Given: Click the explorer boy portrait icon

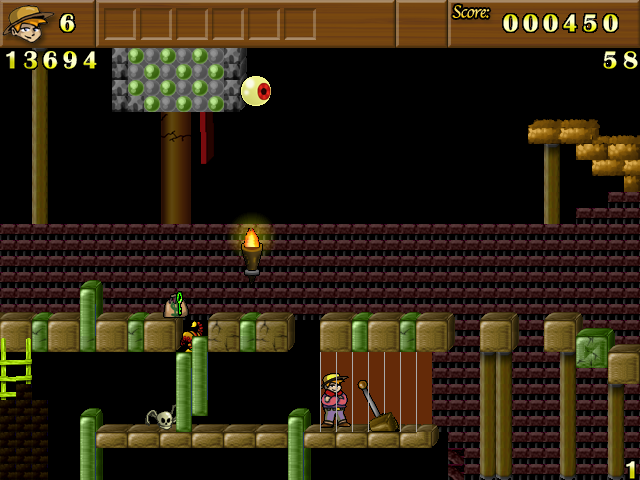Looking at the screenshot, I should (27, 23).
